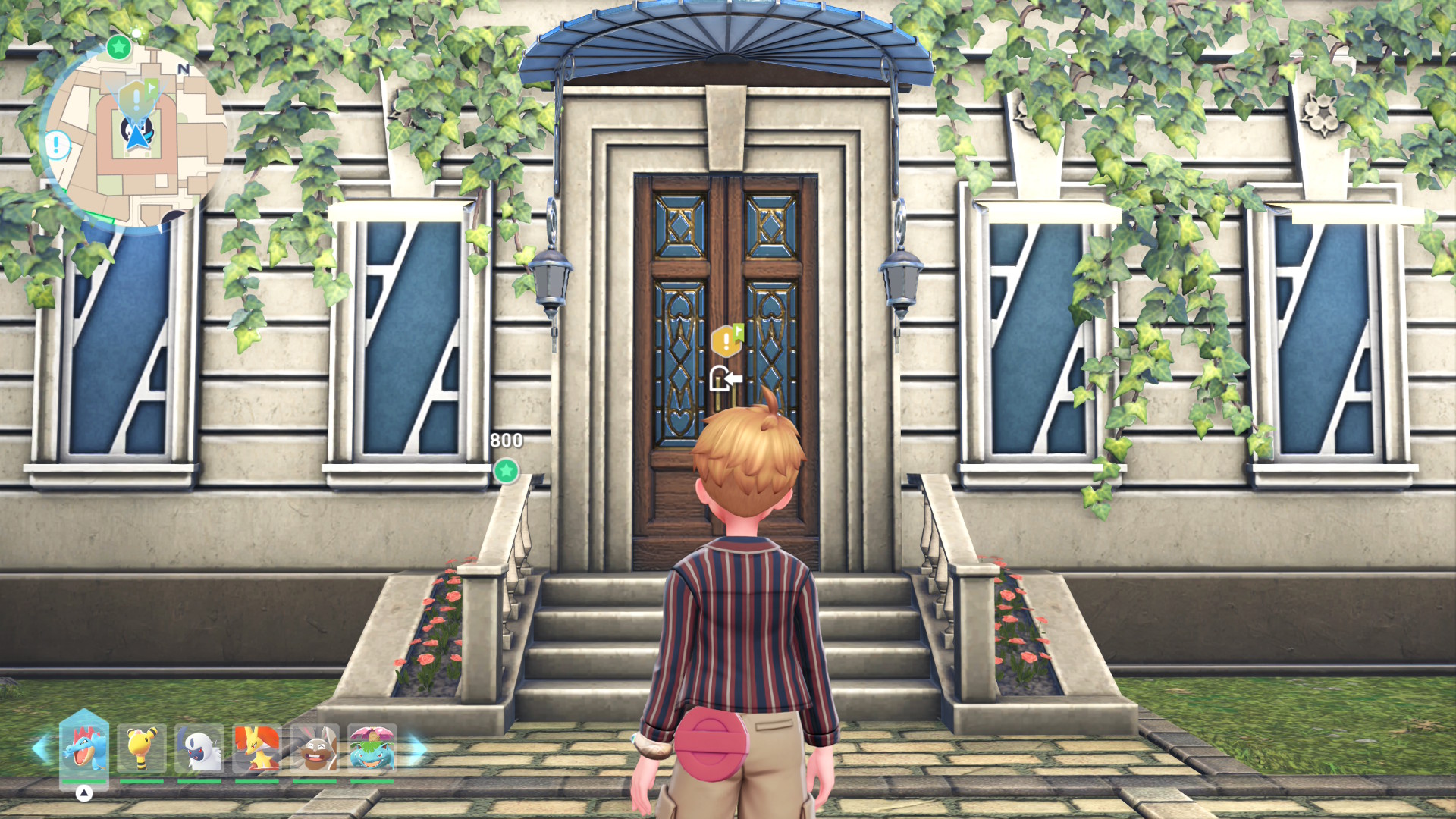Select the yellow quest marker on the door
Image resolution: width=1456 pixels, height=819 pixels.
coord(726,340)
